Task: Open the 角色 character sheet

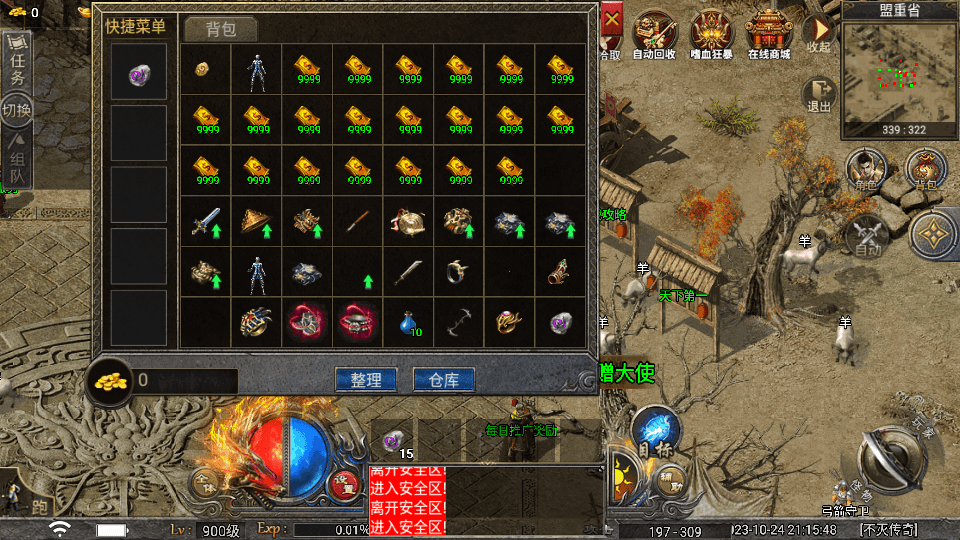Action: point(866,170)
